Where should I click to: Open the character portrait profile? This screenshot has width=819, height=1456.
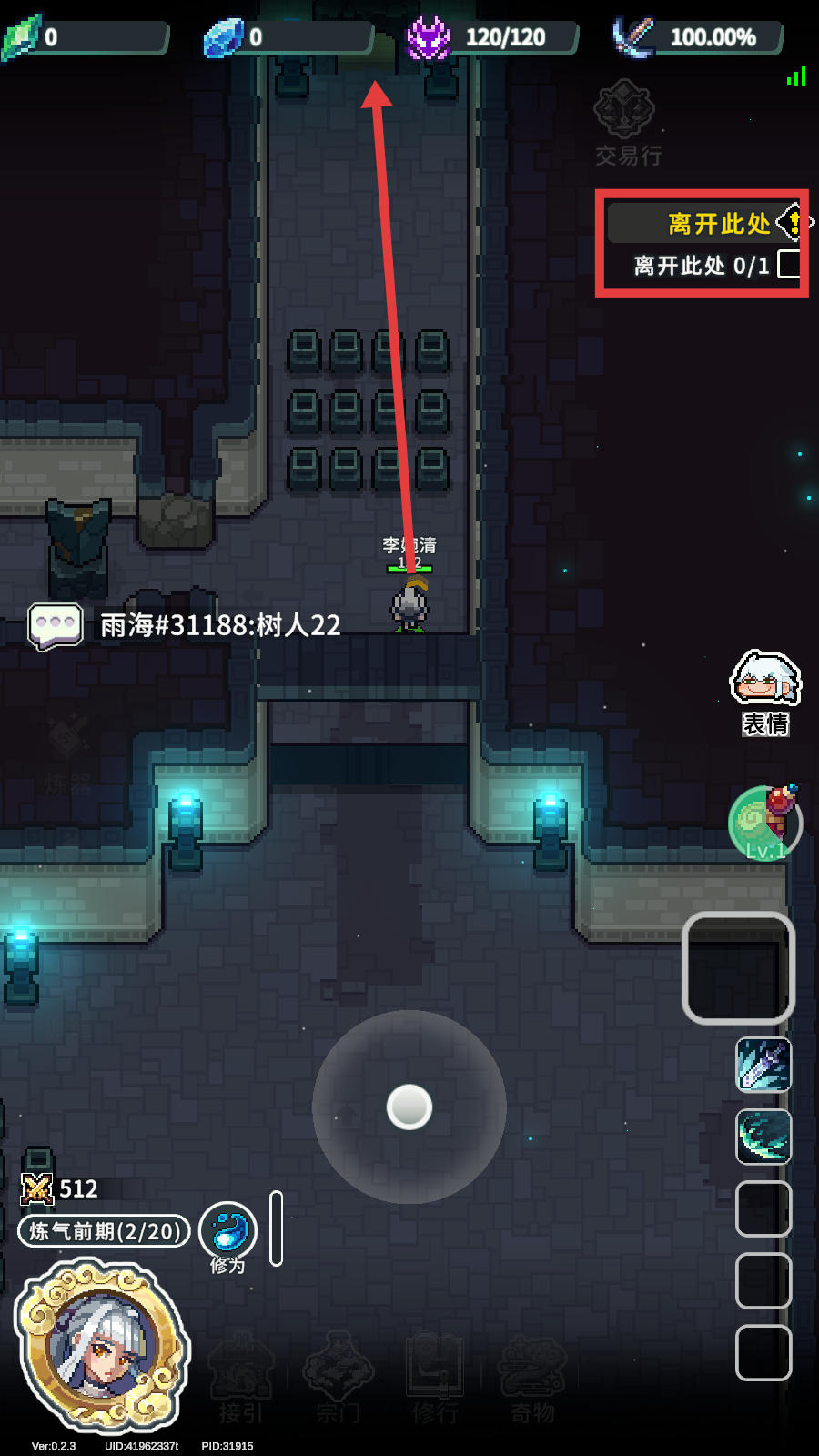point(103,1345)
